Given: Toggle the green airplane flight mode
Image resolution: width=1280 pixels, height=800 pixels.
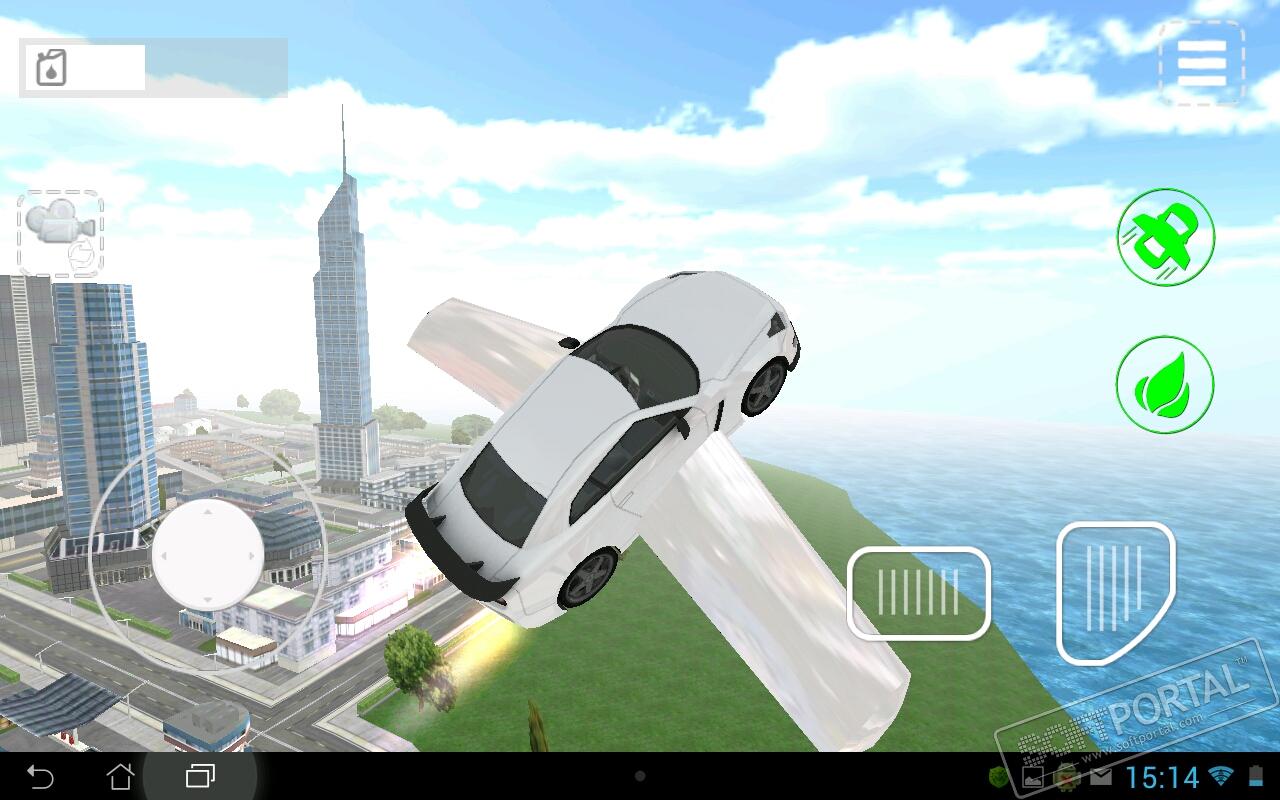Looking at the screenshot, I should [x=1165, y=238].
